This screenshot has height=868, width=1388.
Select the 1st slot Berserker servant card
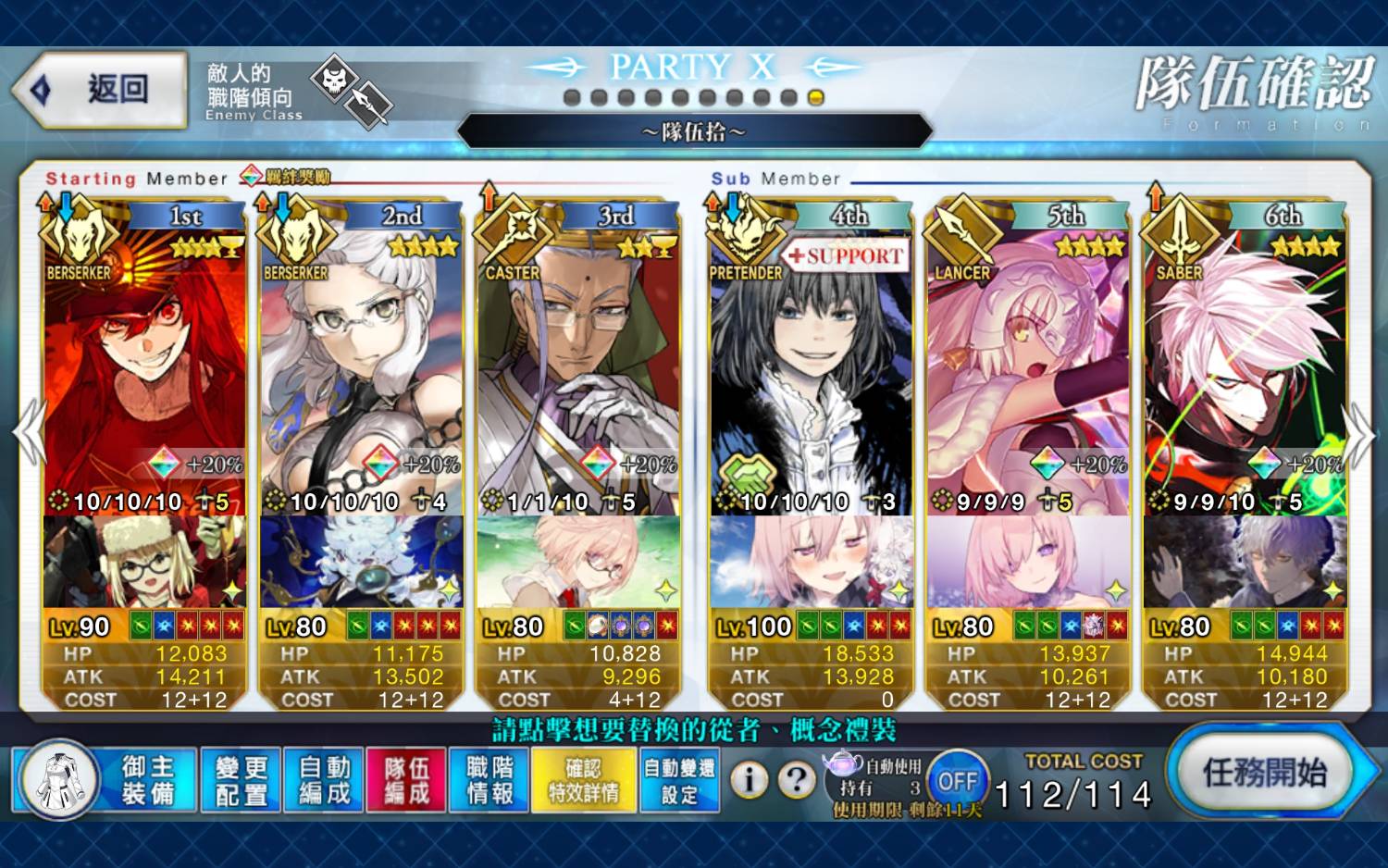pyautogui.click(x=143, y=370)
